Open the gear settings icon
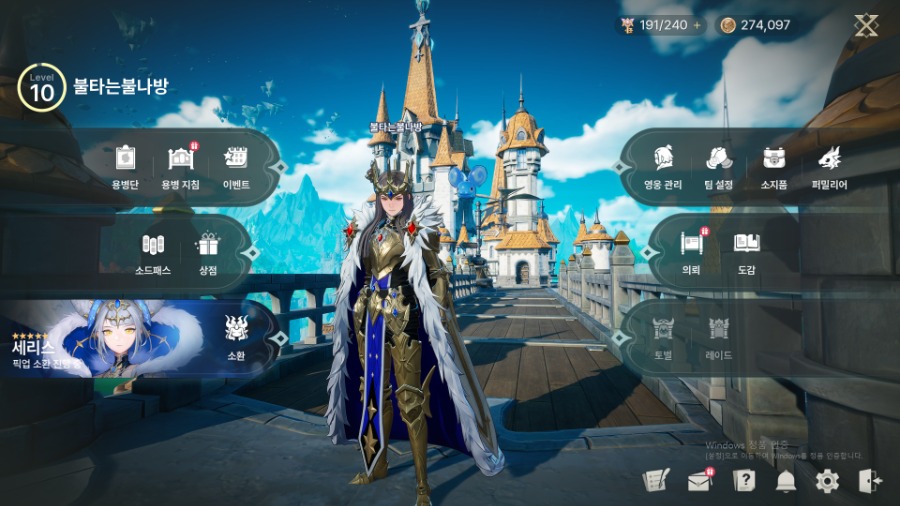The width and height of the screenshot is (900, 506). 827,481
